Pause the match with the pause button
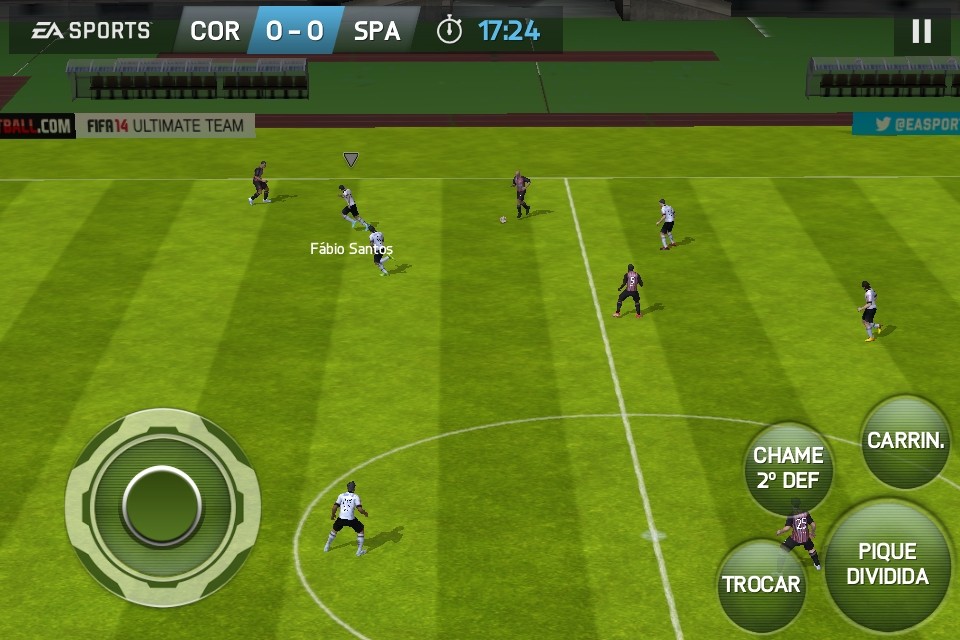Image resolution: width=960 pixels, height=640 pixels. (x=921, y=32)
